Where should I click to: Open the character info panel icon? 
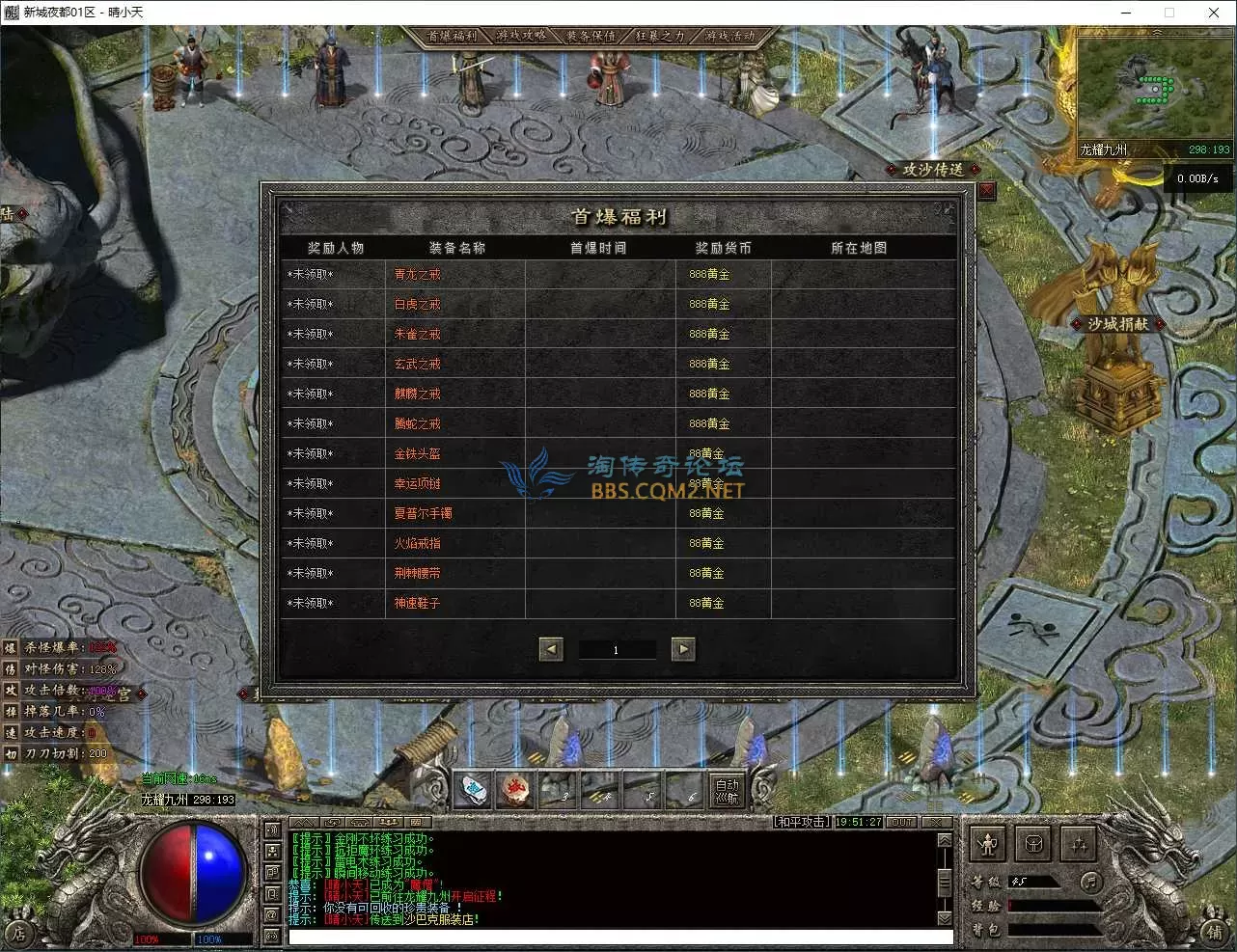coord(988,845)
